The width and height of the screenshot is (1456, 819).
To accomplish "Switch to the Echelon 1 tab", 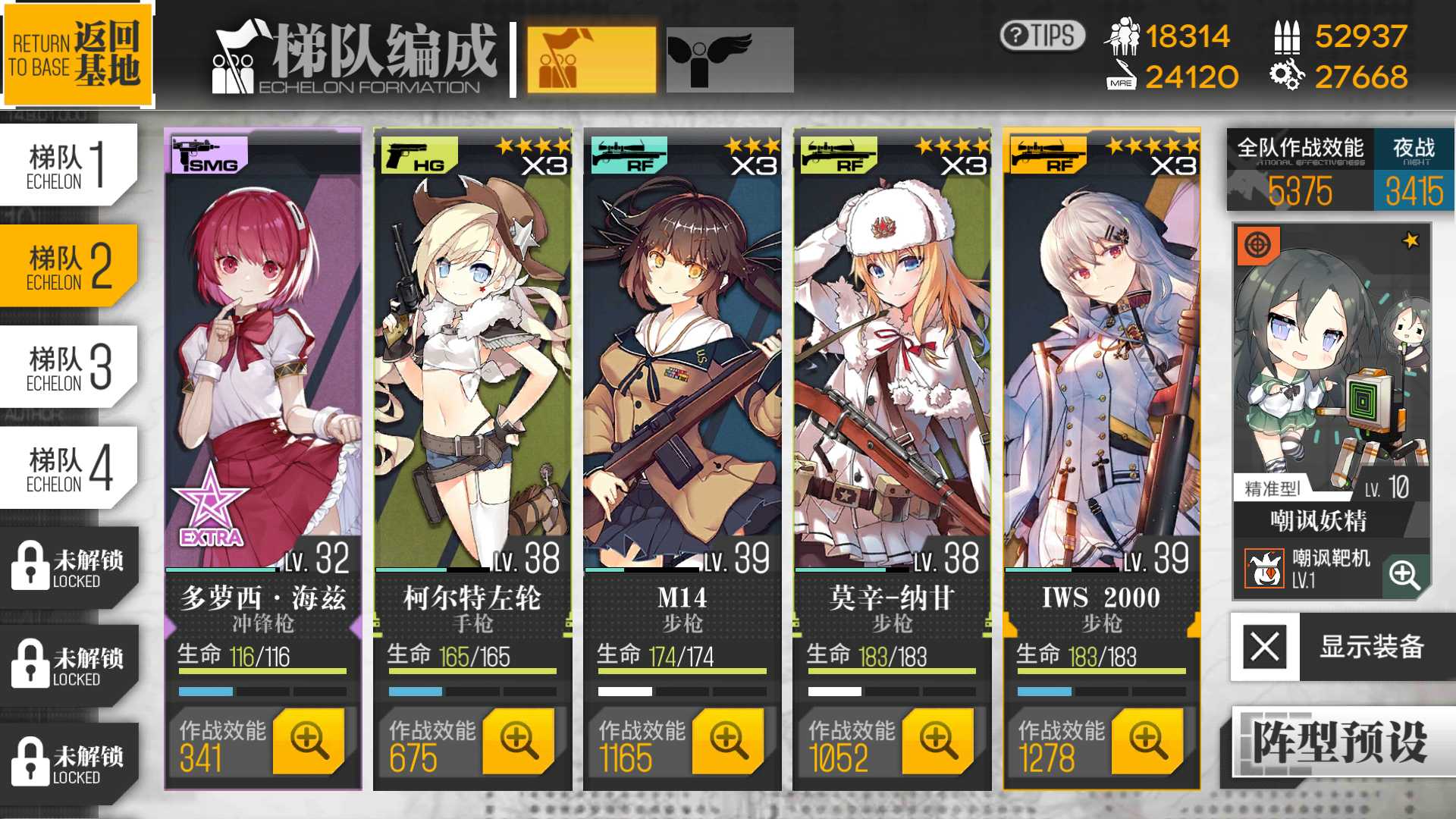I will [x=64, y=163].
